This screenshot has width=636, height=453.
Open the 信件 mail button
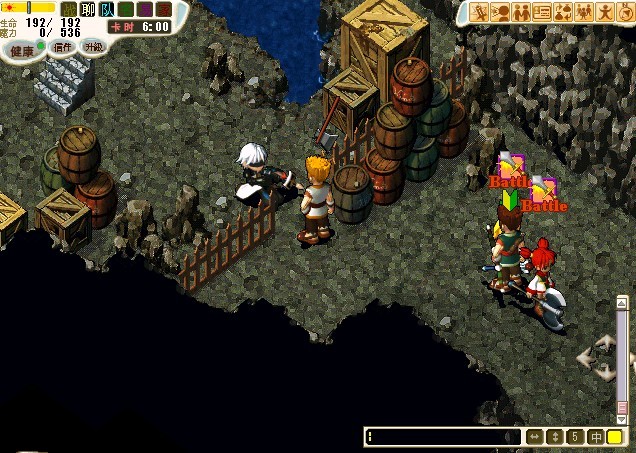click(63, 47)
